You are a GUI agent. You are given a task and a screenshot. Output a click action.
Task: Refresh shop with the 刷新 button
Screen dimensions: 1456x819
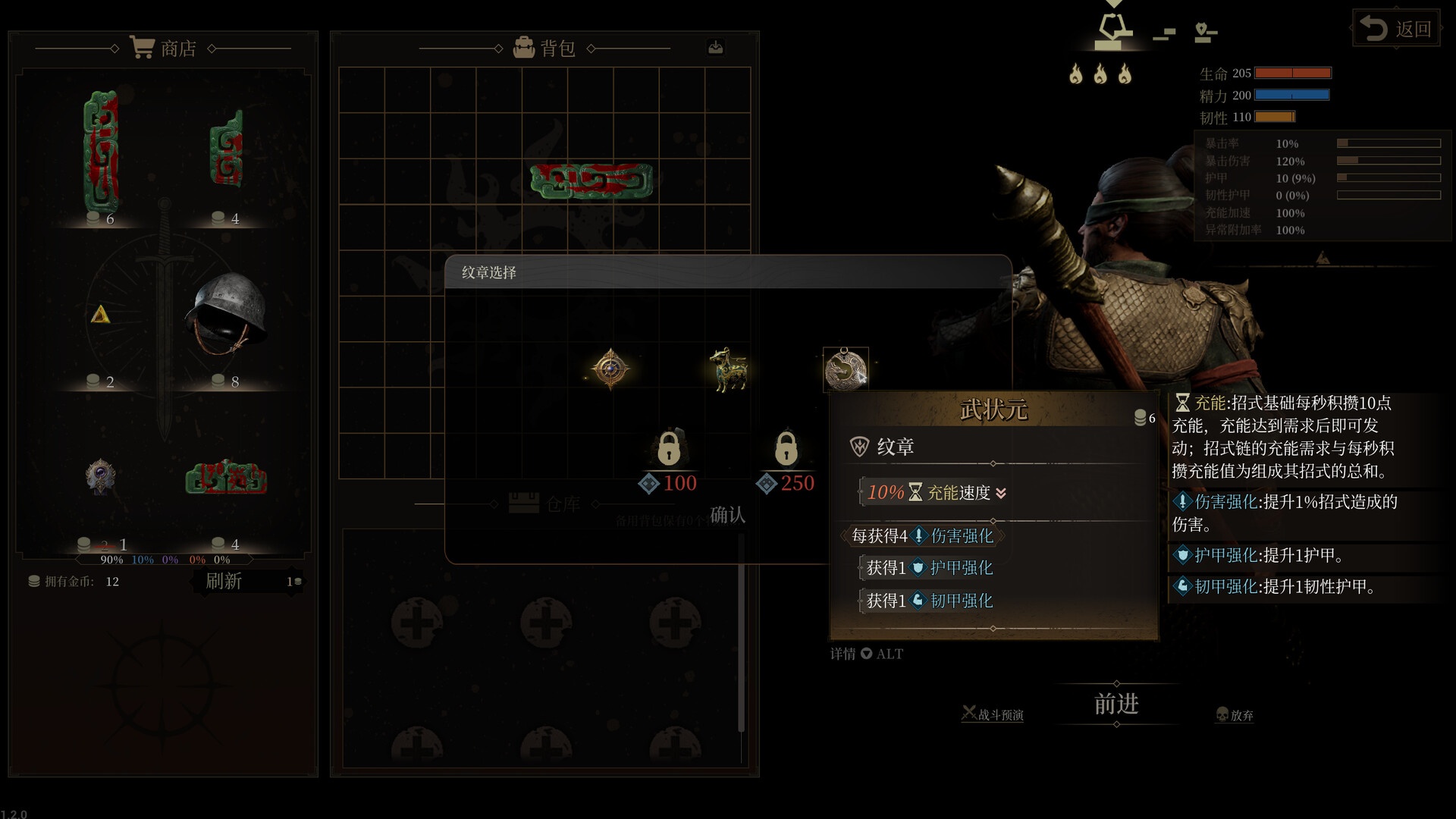[224, 581]
